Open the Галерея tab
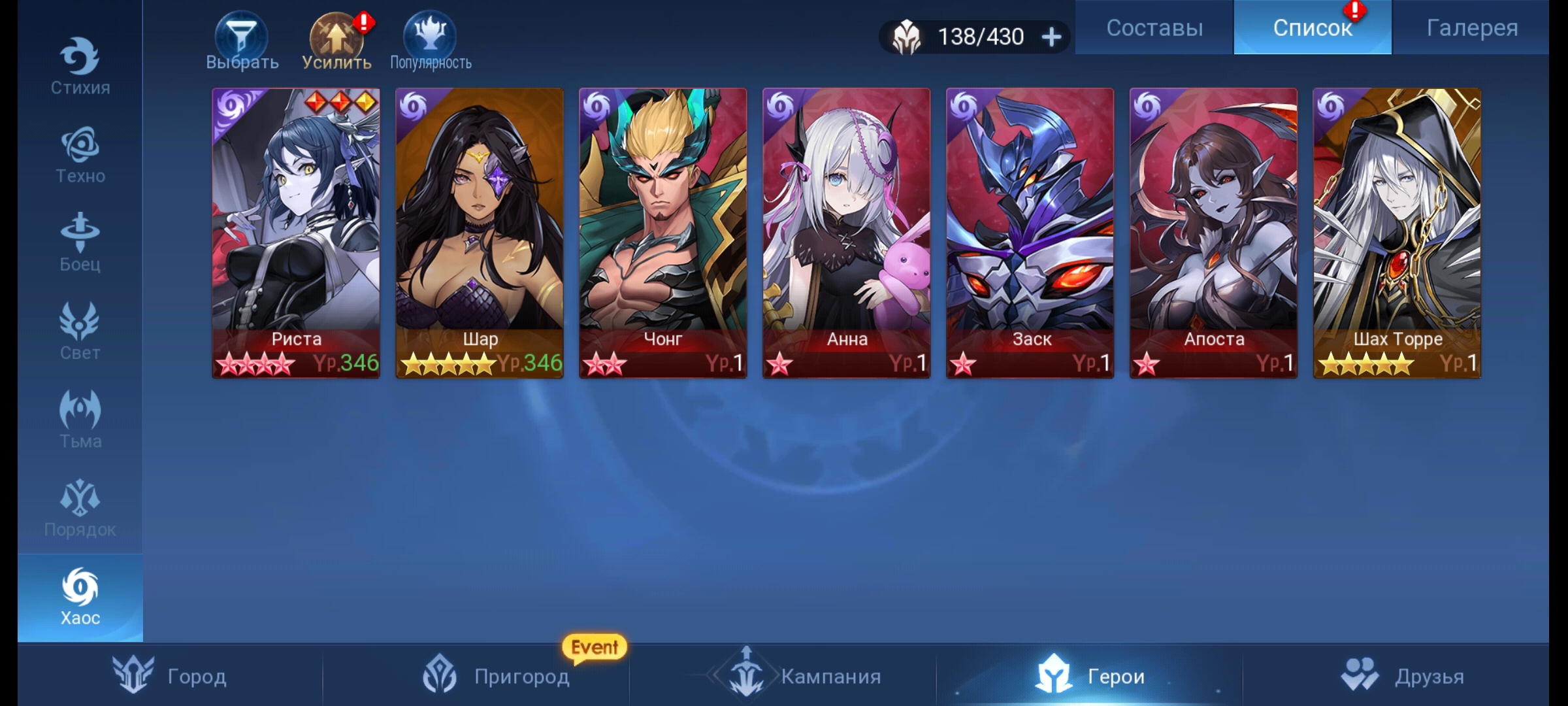 1471,27
